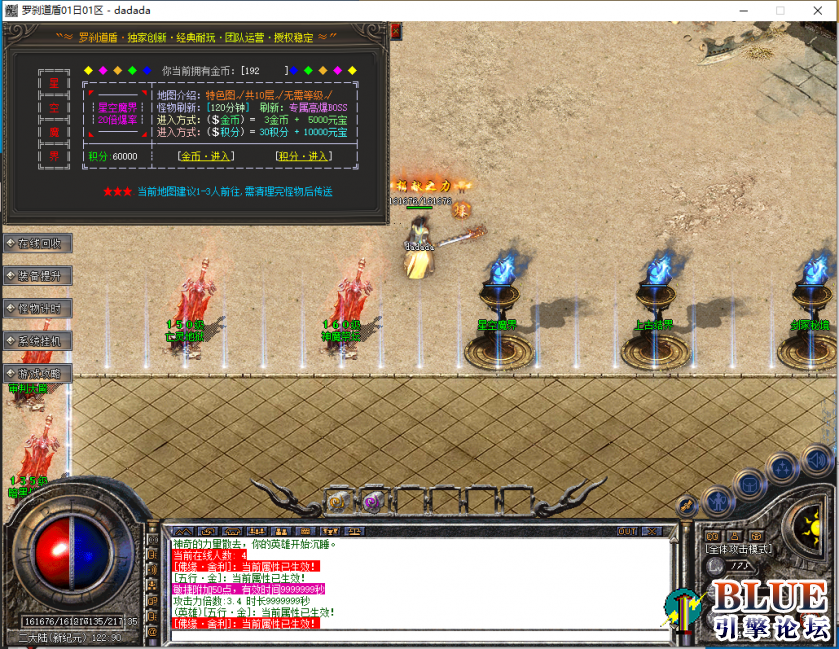The width and height of the screenshot is (839, 649).
Task: Click the X button beside OUT
Action: click(x=651, y=531)
